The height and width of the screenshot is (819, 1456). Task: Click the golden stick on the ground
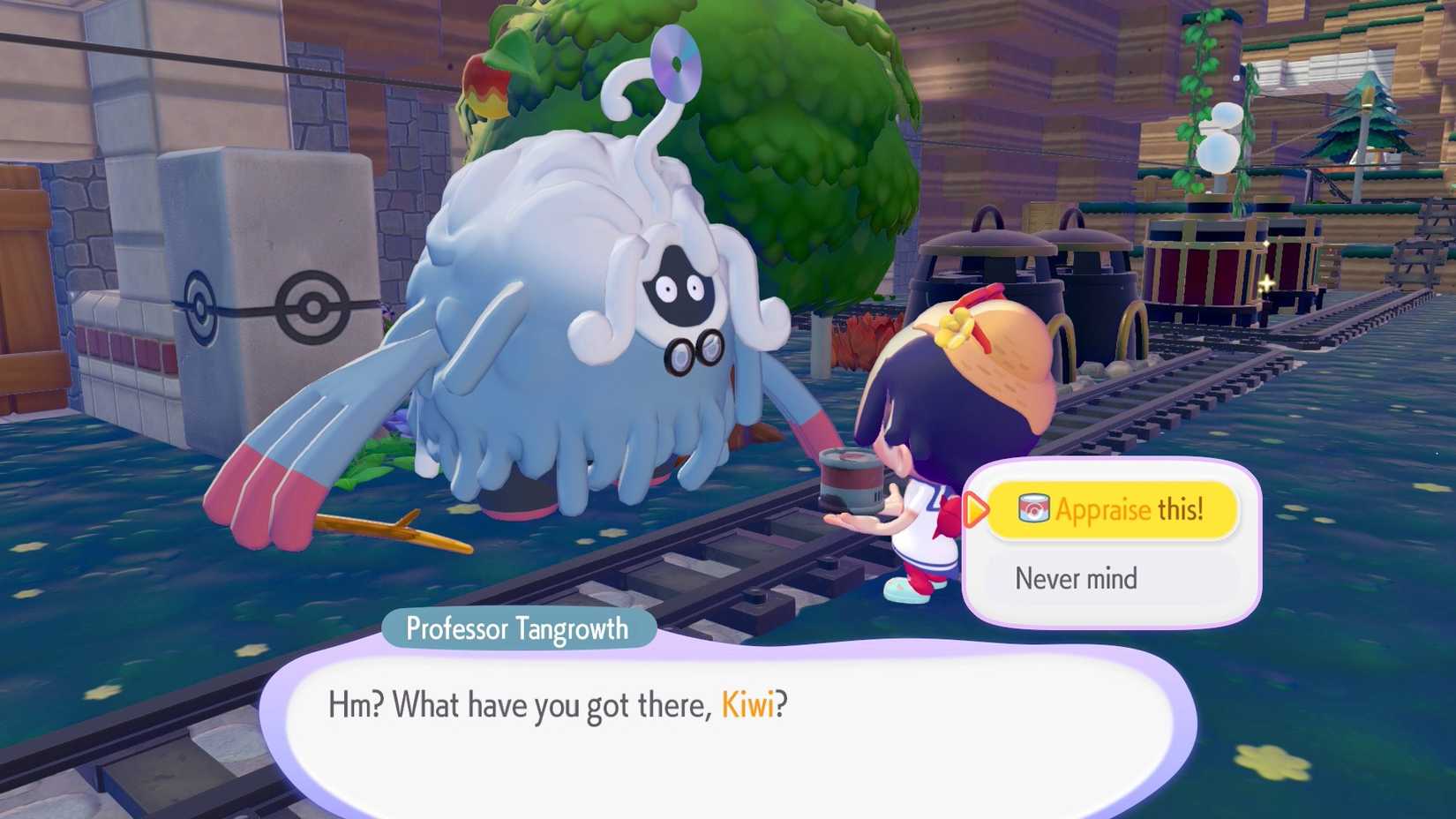388,530
